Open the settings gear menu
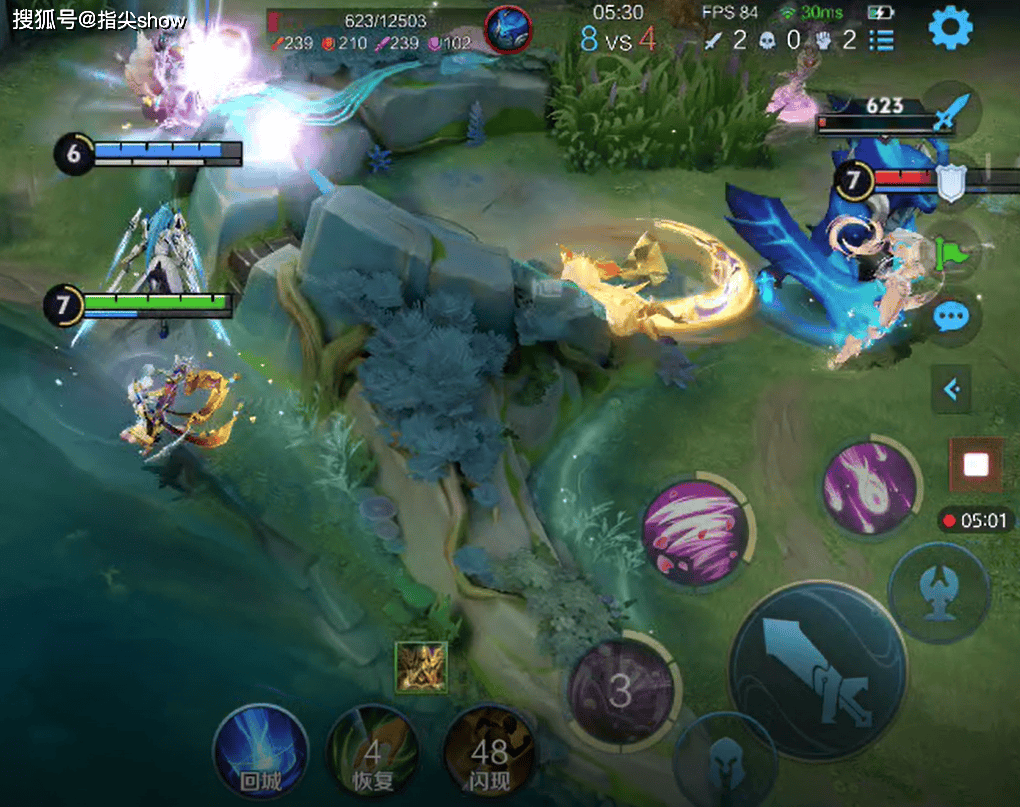This screenshot has width=1020, height=807. (951, 28)
